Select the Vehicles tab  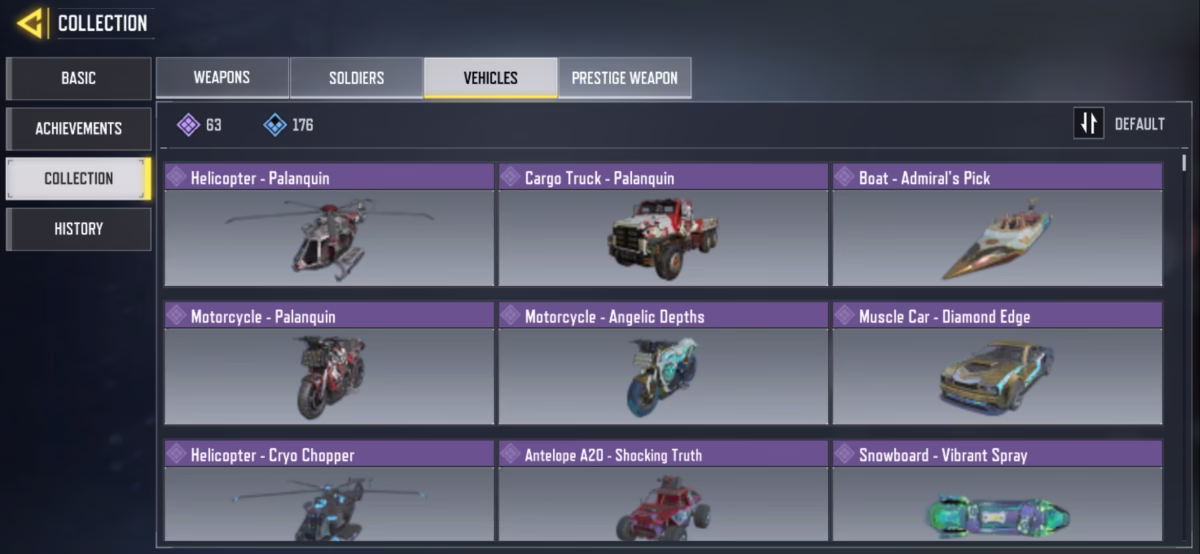(490, 78)
